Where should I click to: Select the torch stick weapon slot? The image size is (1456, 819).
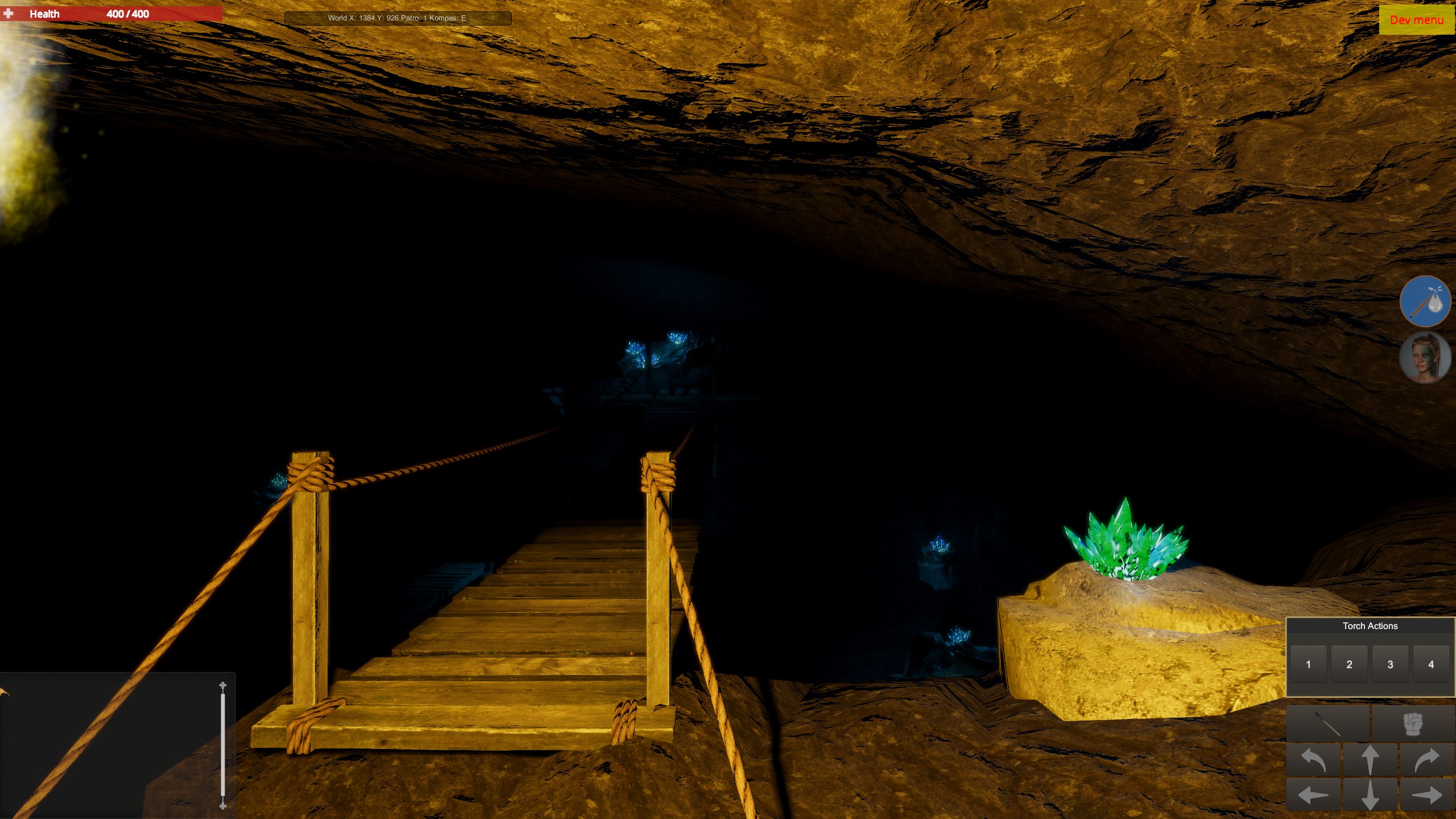[x=1327, y=724]
